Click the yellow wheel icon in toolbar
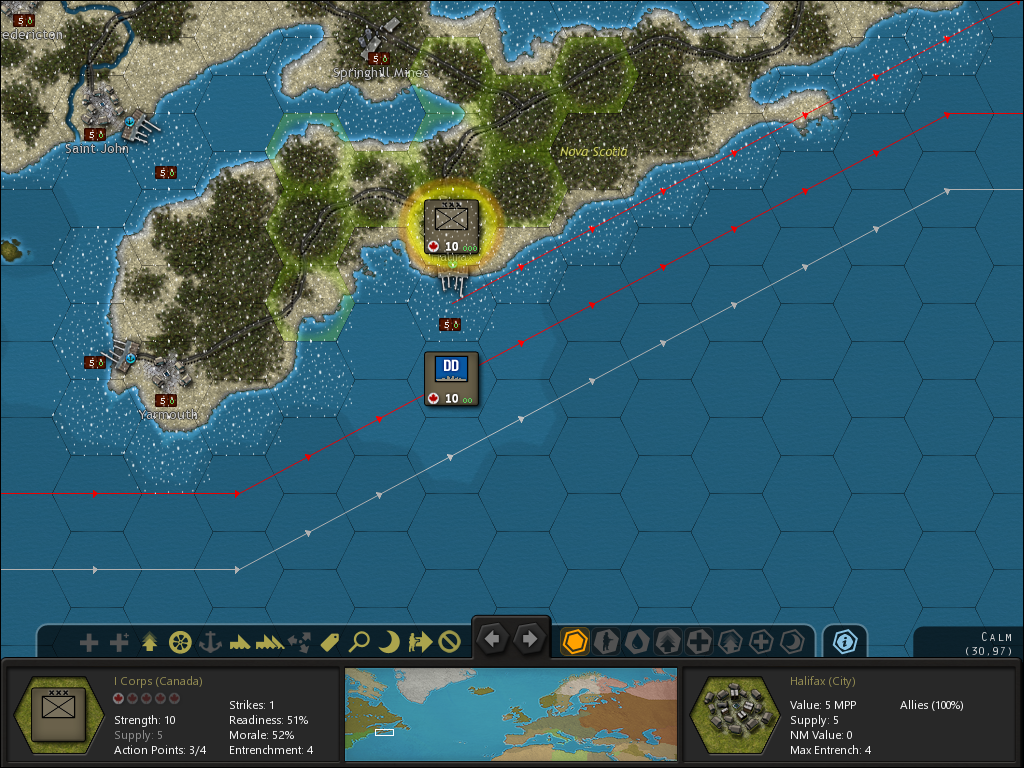Image resolution: width=1024 pixels, height=768 pixels. click(x=180, y=642)
